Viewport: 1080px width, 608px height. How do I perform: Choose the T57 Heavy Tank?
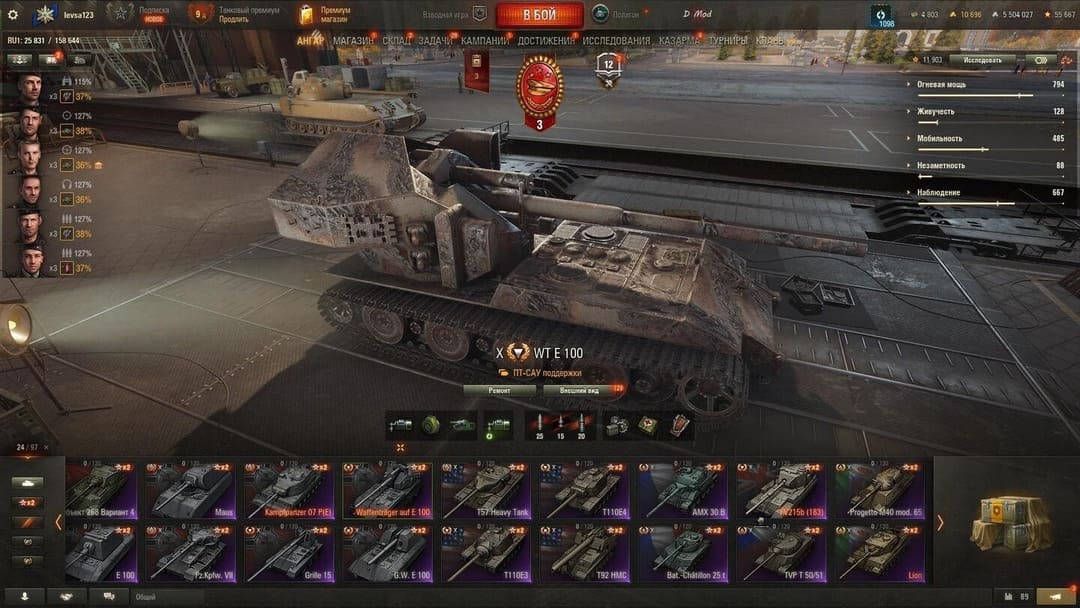click(487, 490)
